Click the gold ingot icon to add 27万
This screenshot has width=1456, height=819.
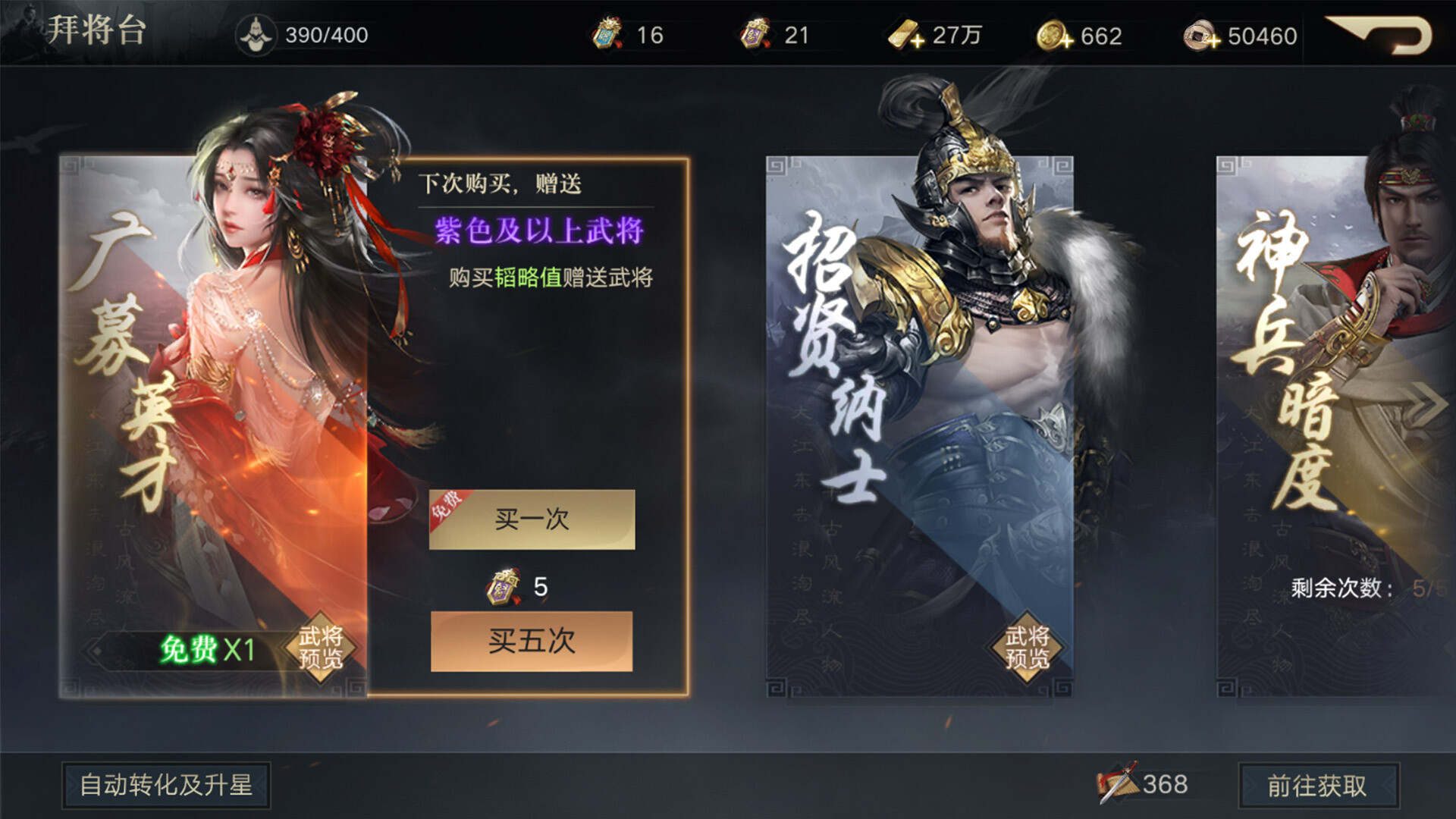(x=904, y=35)
